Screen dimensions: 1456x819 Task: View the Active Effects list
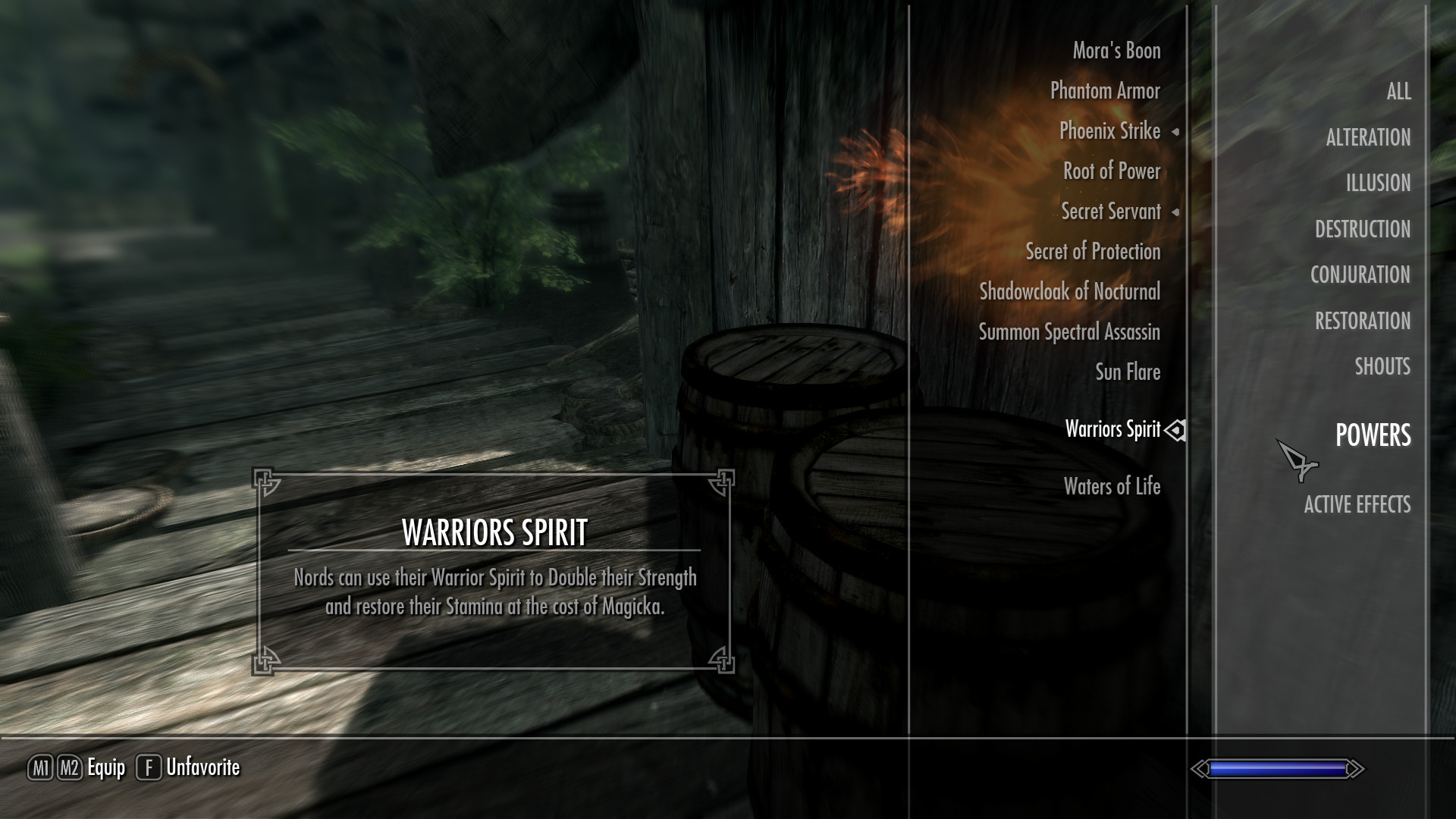(1357, 504)
